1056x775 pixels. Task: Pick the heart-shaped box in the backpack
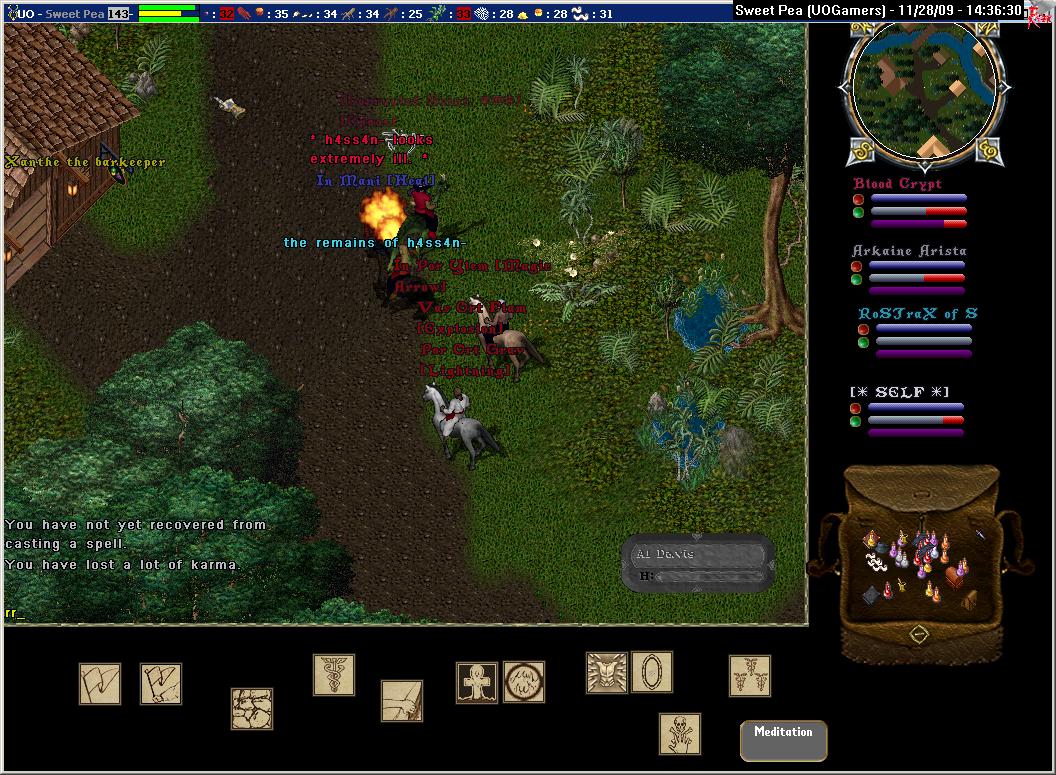[955, 576]
